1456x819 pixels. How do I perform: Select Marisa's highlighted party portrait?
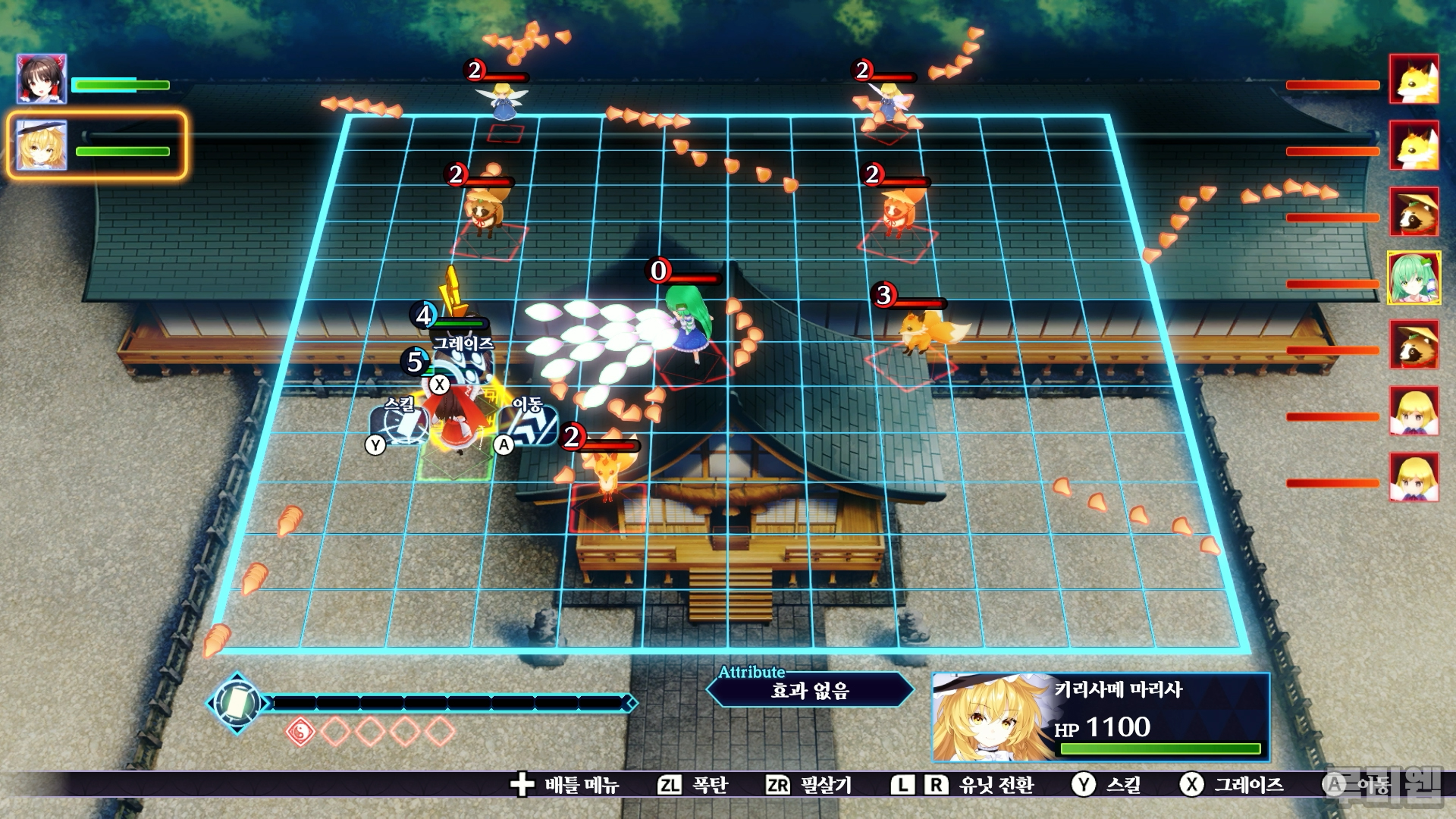[x=42, y=145]
